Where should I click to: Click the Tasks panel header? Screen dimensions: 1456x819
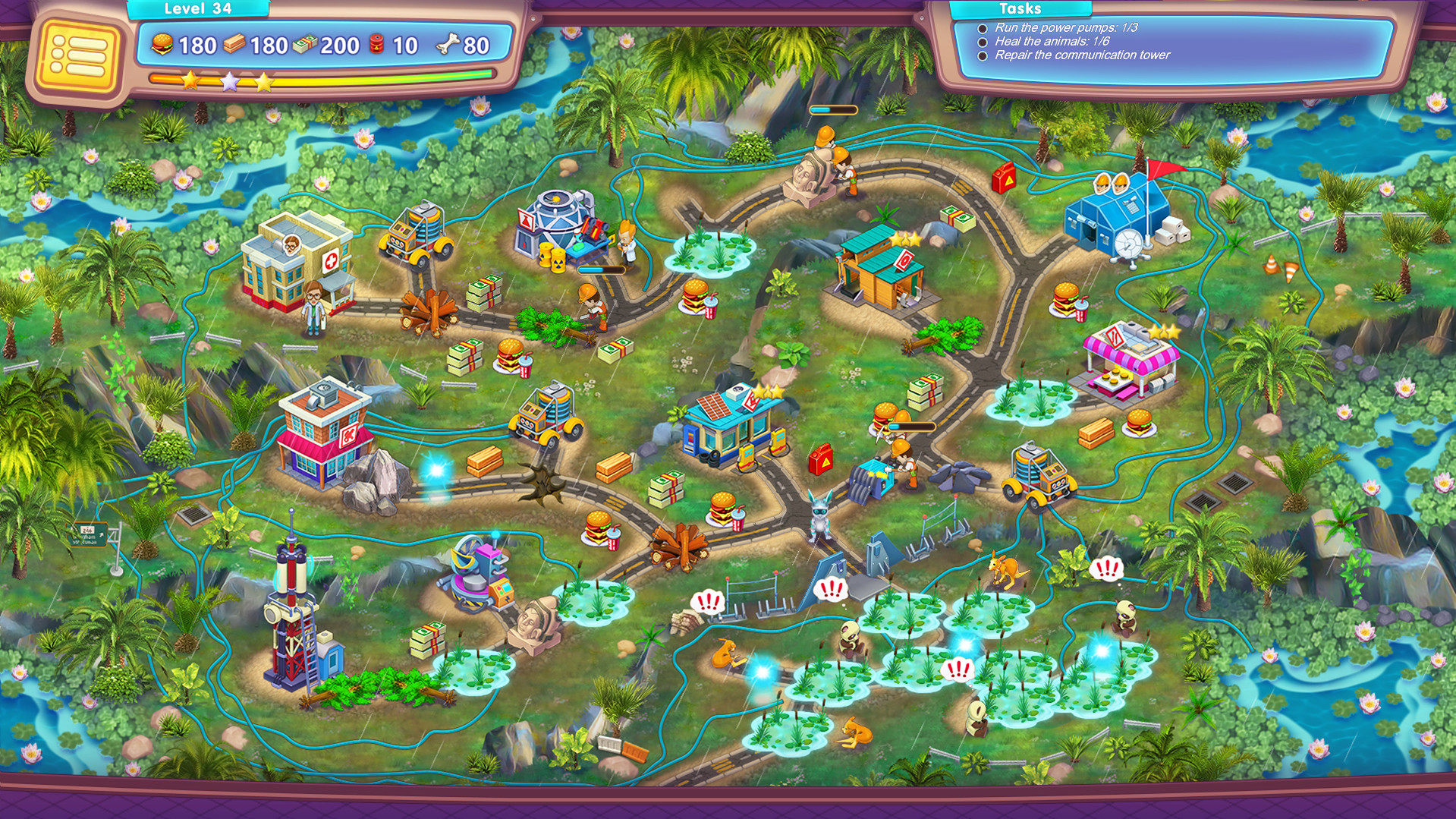(1020, 9)
